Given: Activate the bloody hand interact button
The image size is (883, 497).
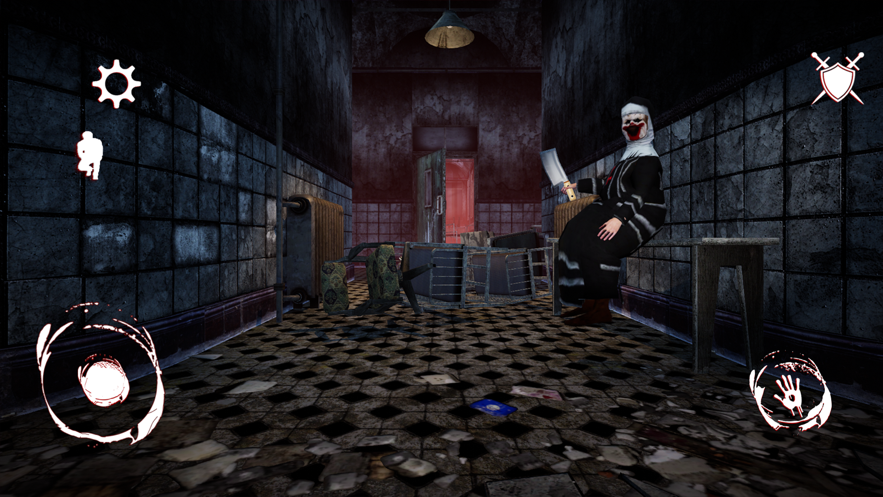Looking at the screenshot, I should (x=789, y=390).
